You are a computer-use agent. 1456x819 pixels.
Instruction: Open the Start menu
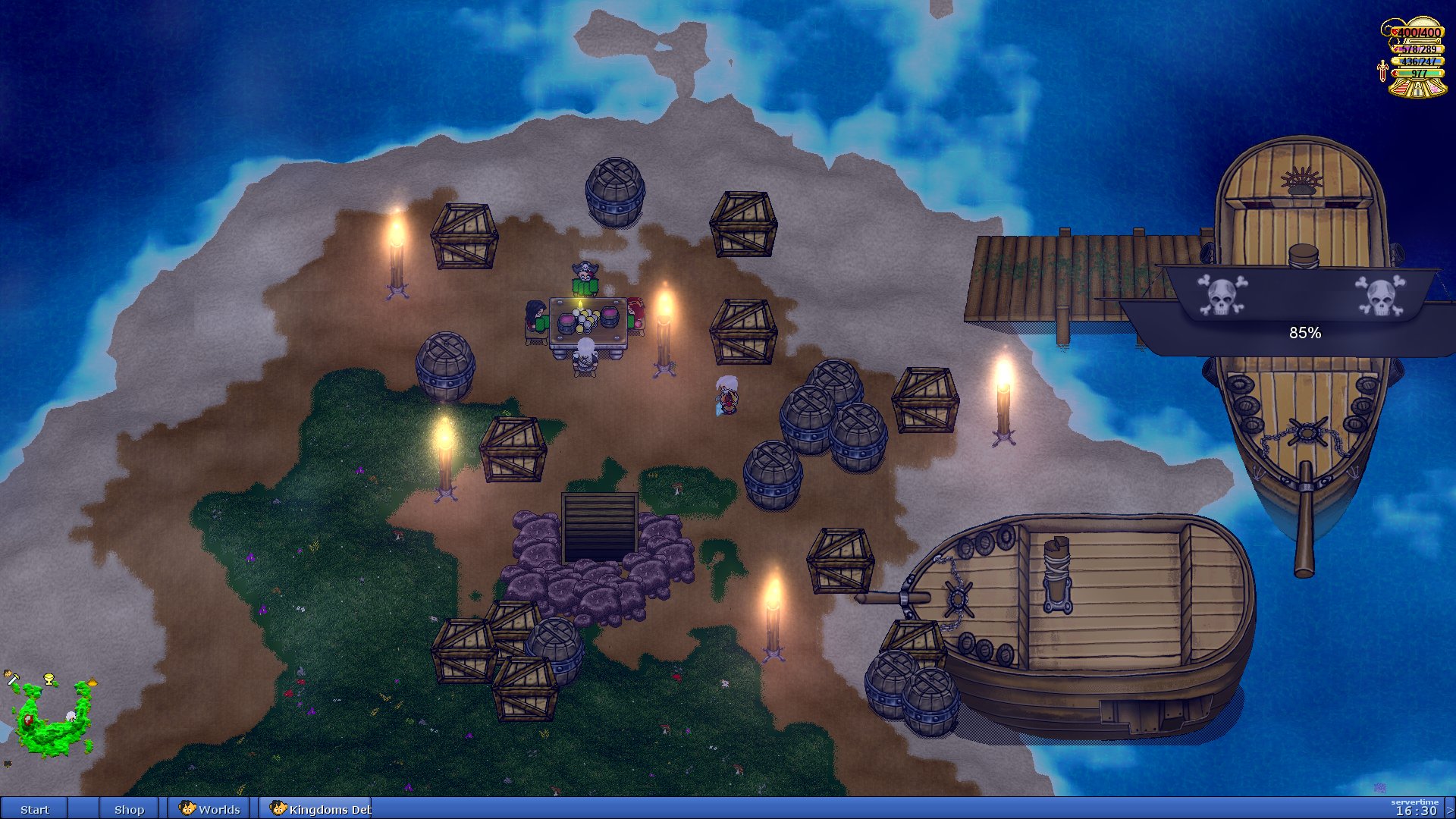click(34, 809)
